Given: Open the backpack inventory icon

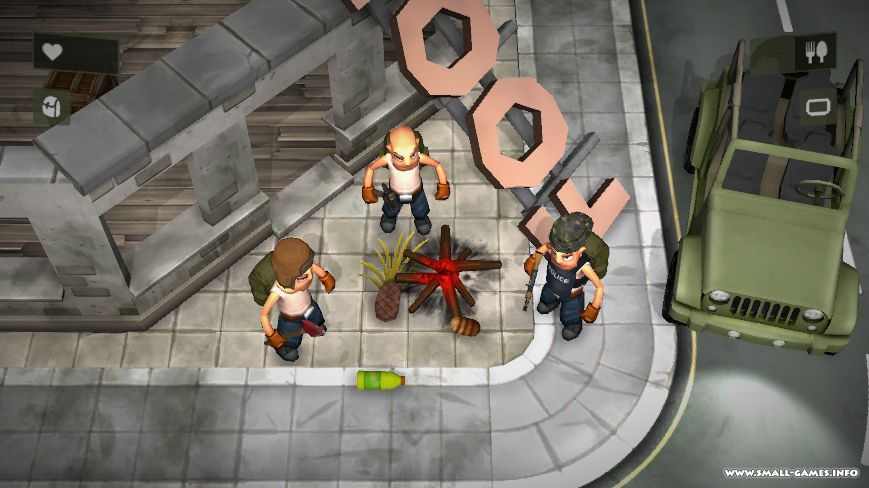Looking at the screenshot, I should pos(51,106).
